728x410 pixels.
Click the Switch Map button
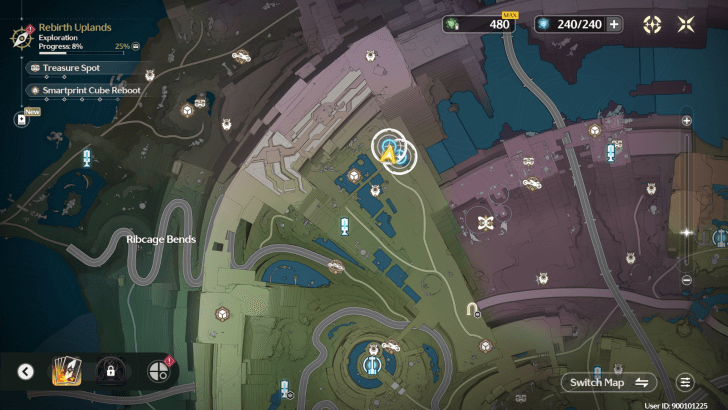pos(609,382)
